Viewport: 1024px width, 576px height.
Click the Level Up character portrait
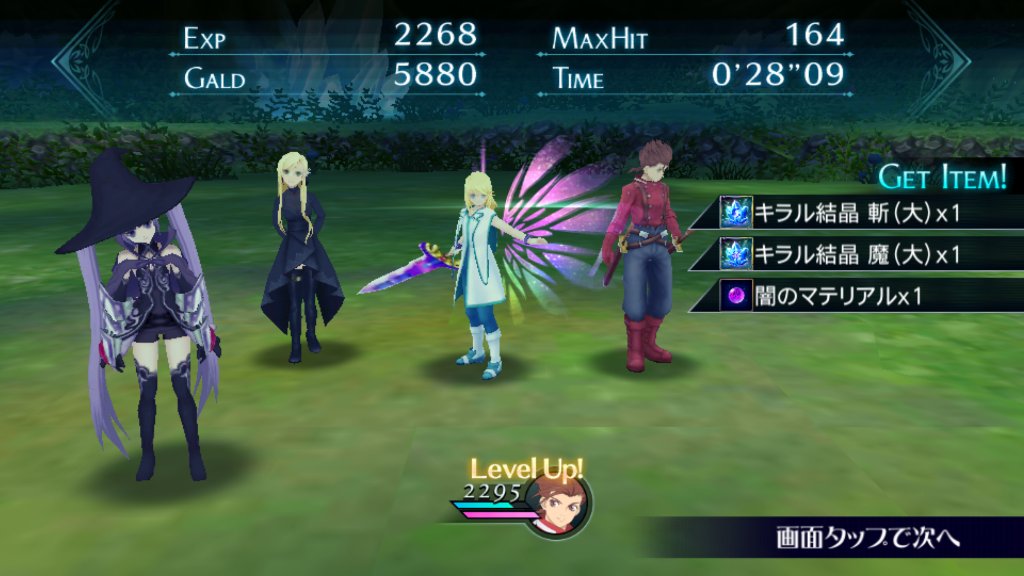coord(557,504)
